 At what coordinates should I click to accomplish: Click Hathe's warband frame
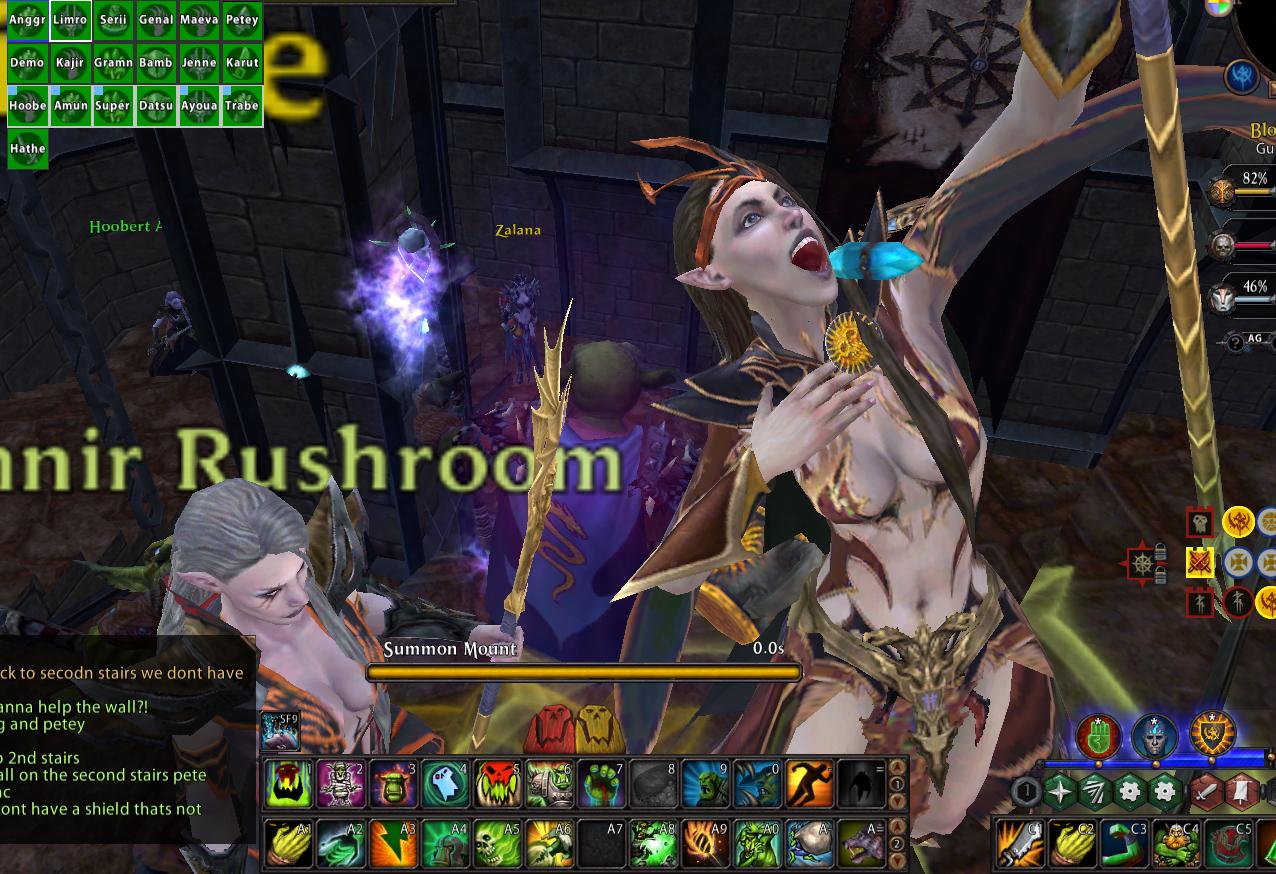point(27,149)
